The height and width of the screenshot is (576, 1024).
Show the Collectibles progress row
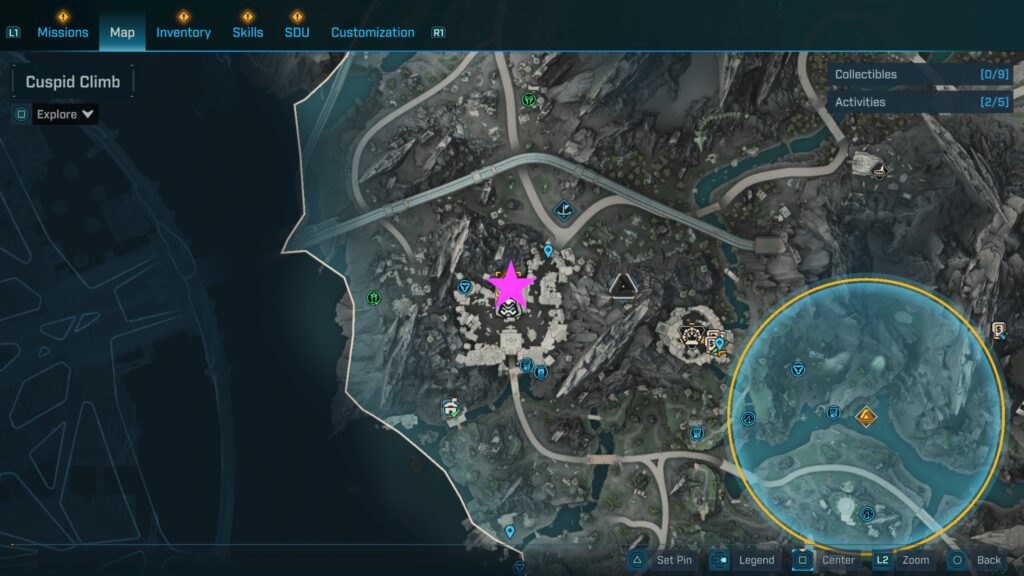point(919,74)
